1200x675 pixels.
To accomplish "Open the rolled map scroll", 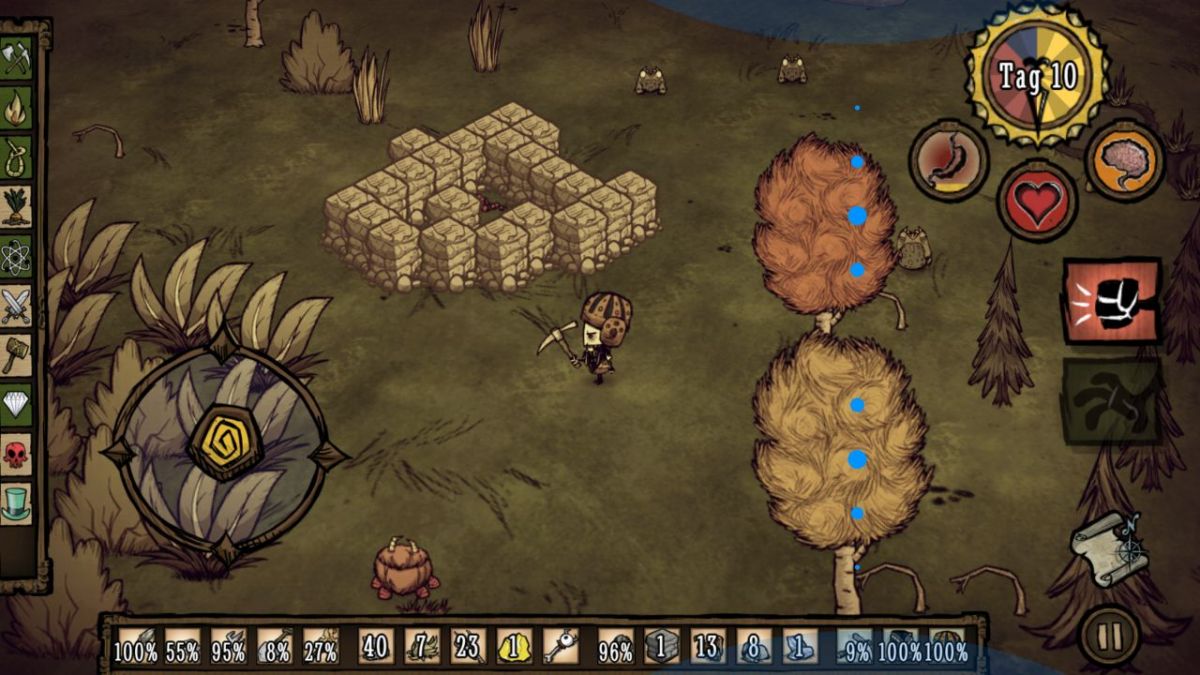I will pos(1108,545).
